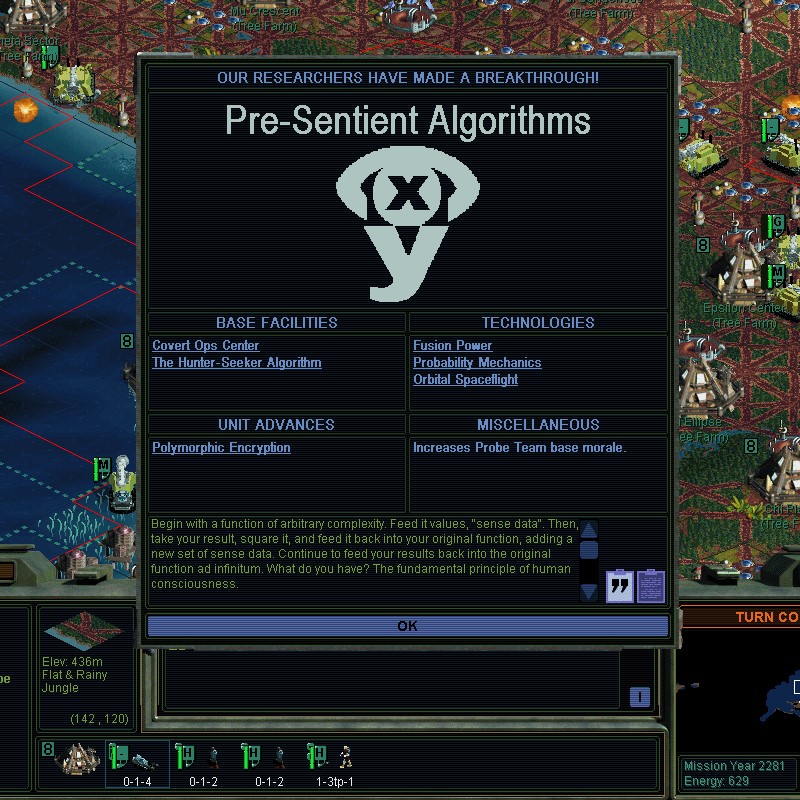Open the Covert Ops Center entry

[205, 345]
